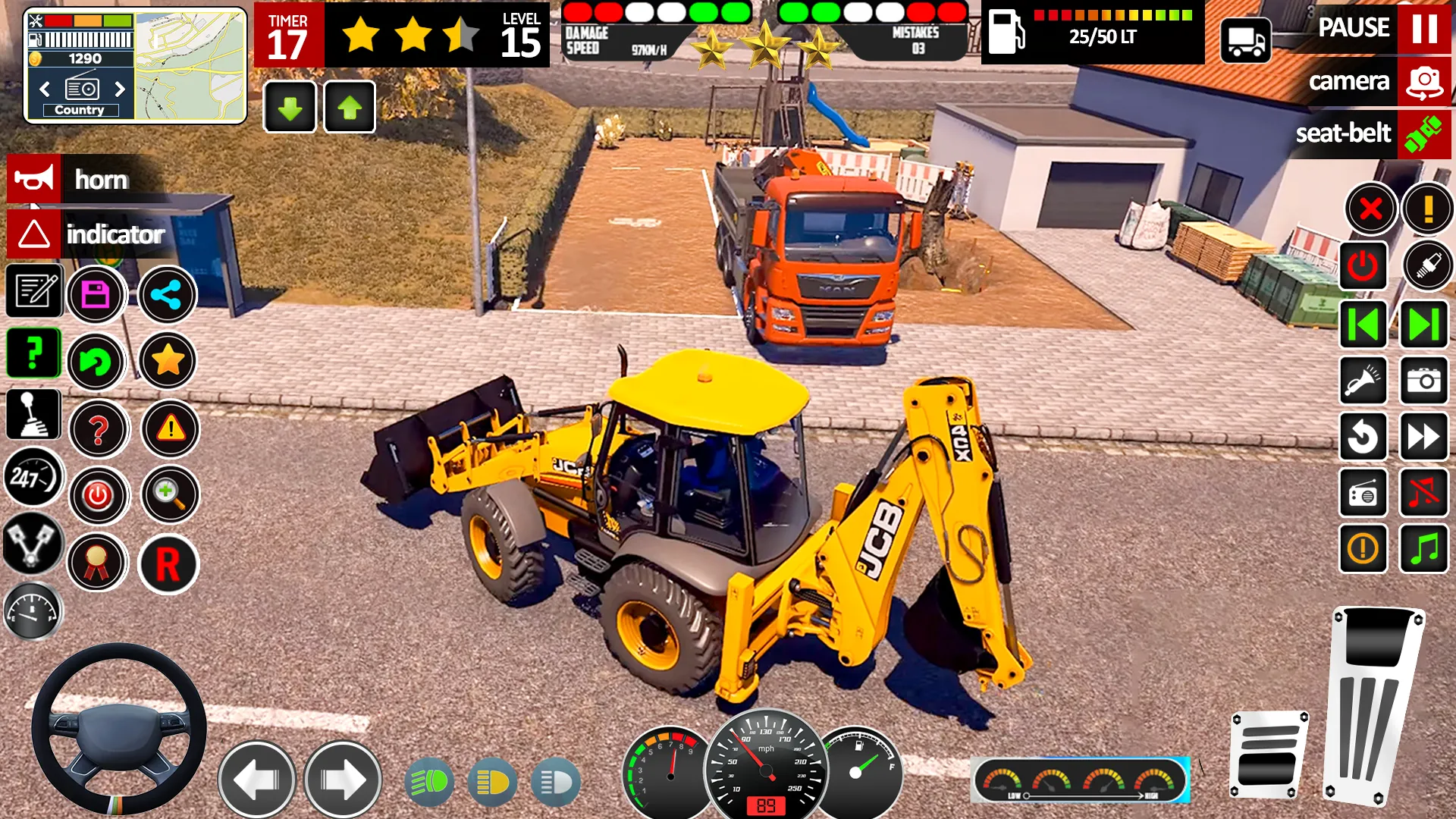Tap the magnifier zoom-in icon
1456x819 pixels.
[169, 494]
